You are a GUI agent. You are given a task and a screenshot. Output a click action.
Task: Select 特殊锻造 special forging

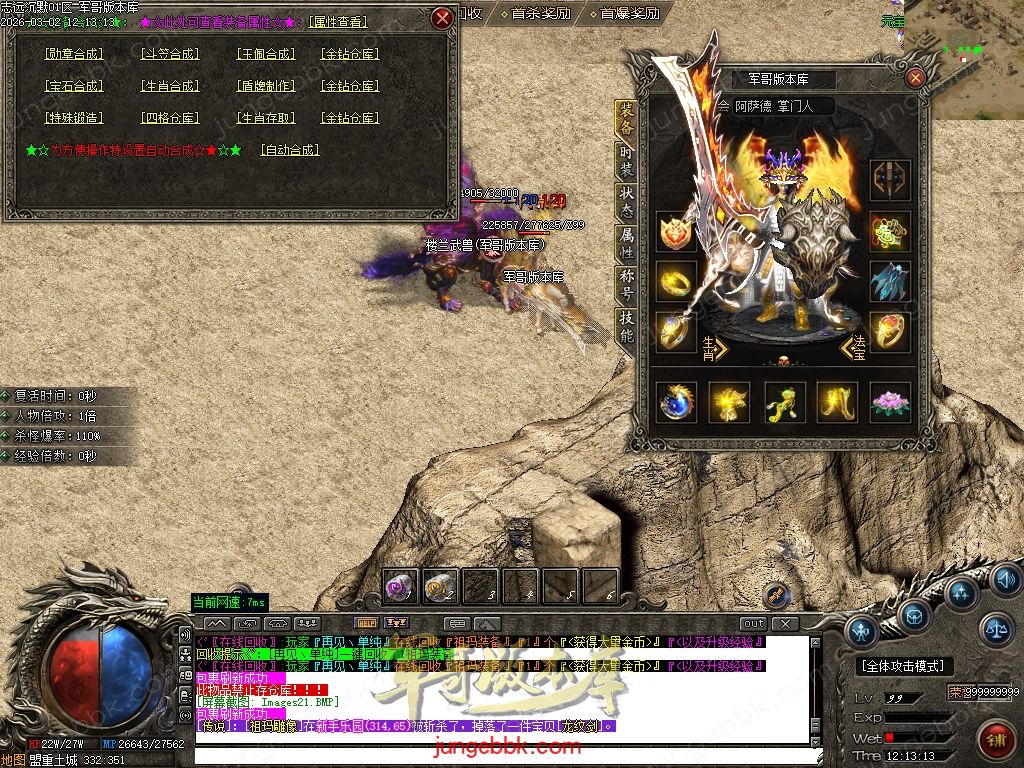(74, 118)
